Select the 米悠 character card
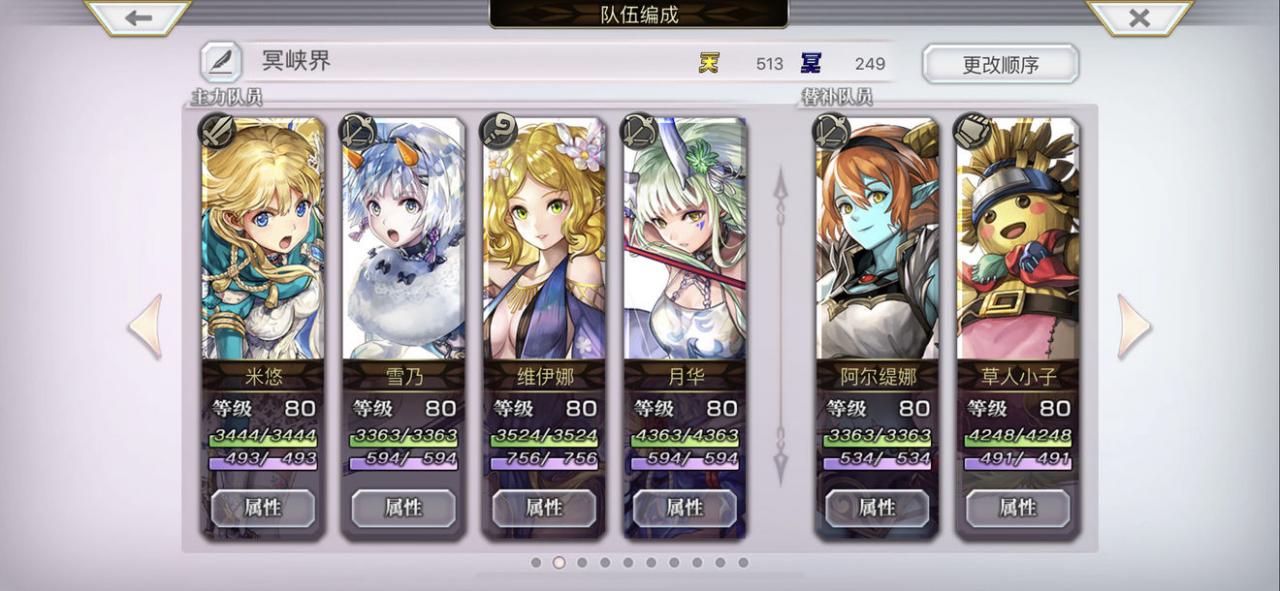The height and width of the screenshot is (591, 1280). click(263, 240)
